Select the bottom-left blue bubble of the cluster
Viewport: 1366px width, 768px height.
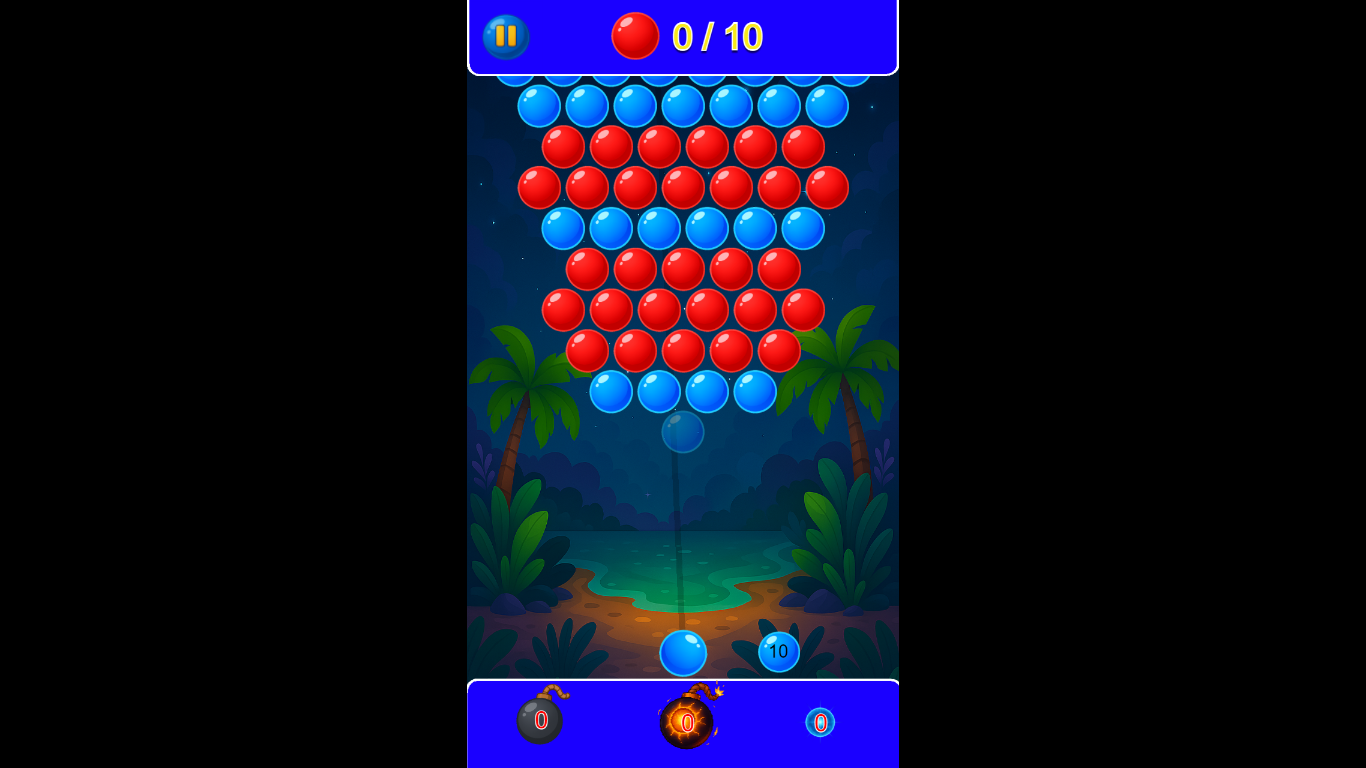611,393
